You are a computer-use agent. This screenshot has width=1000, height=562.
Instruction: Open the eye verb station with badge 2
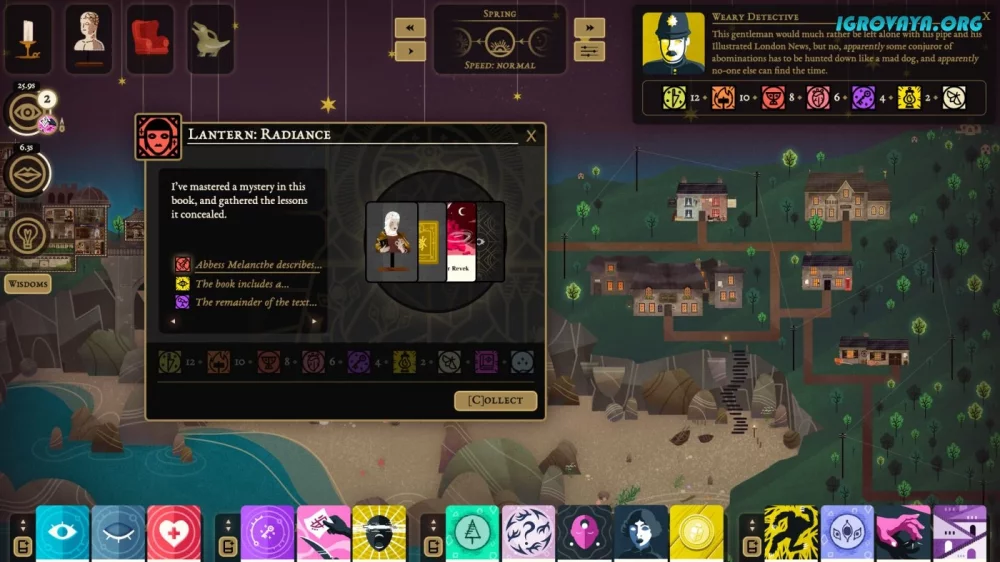27,113
